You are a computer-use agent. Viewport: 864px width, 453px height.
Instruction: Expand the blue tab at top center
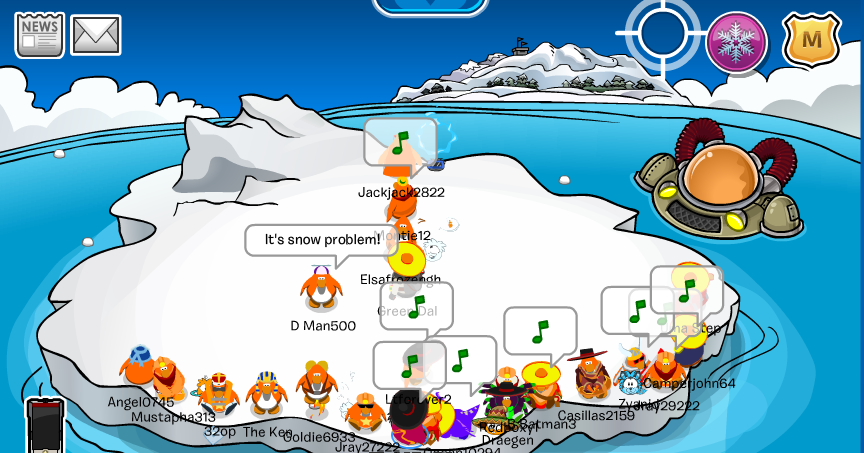(430, 6)
